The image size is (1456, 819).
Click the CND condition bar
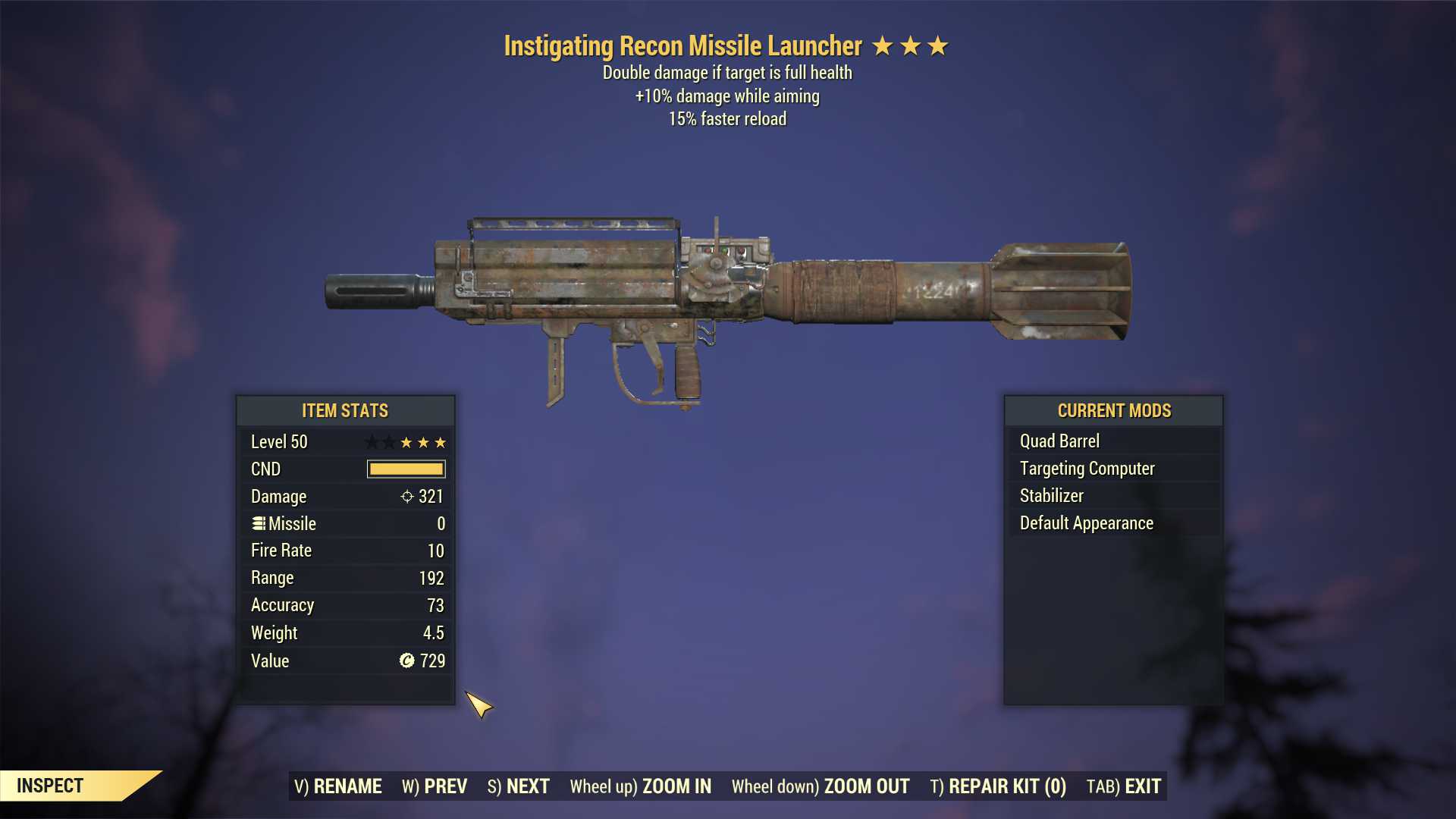406,469
